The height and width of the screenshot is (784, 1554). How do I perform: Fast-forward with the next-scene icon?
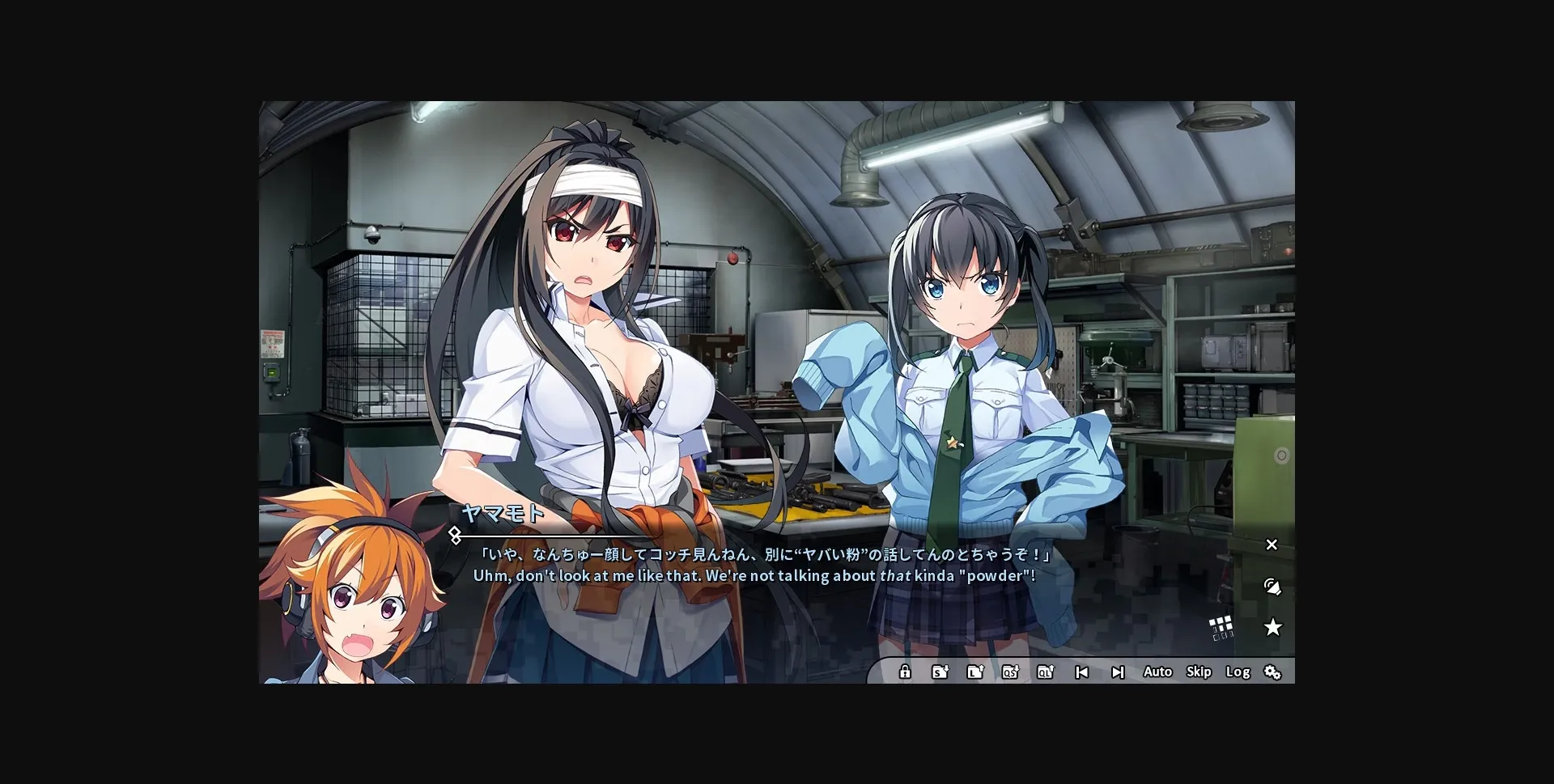1119,672
